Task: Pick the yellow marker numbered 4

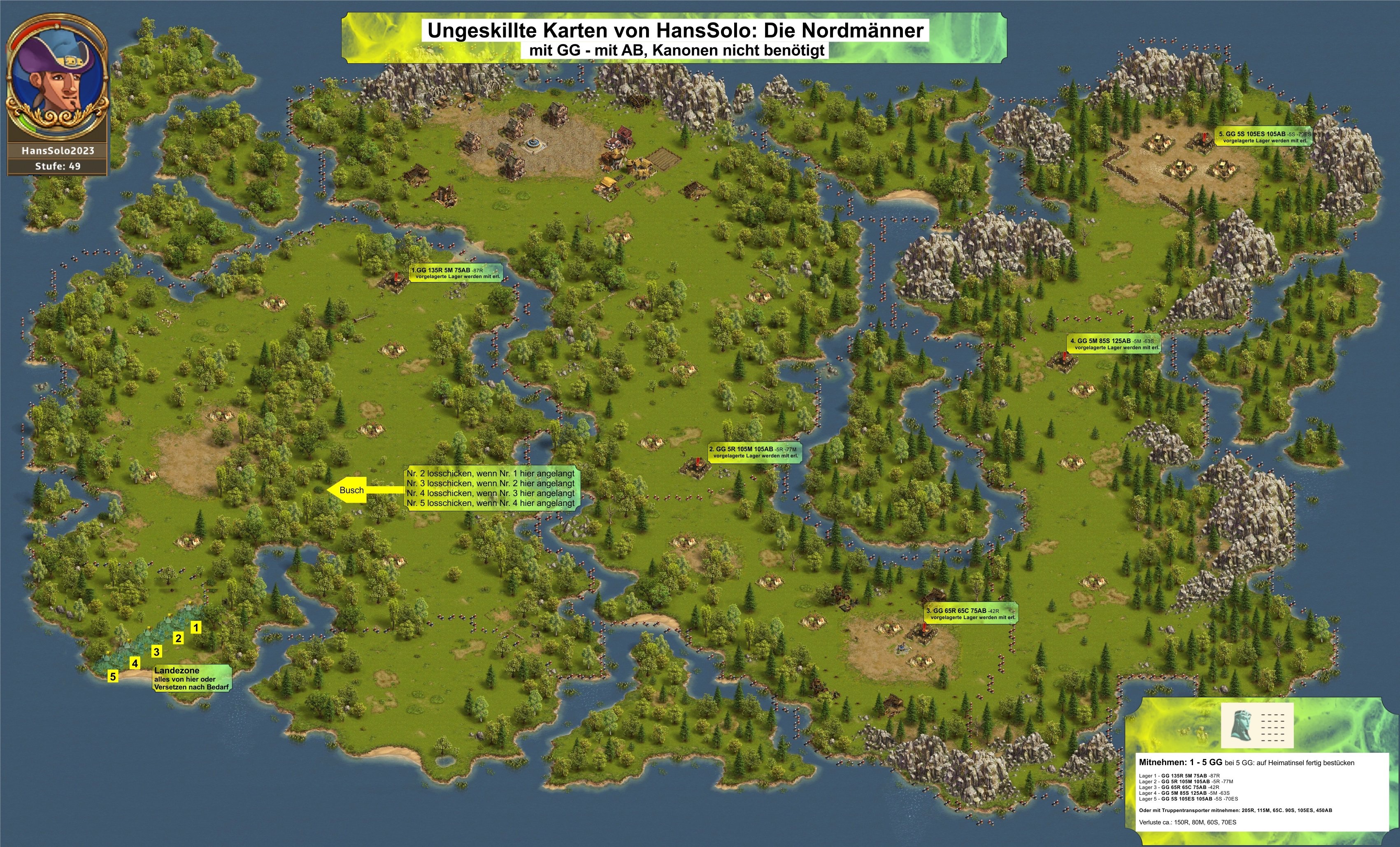Action: [x=135, y=663]
